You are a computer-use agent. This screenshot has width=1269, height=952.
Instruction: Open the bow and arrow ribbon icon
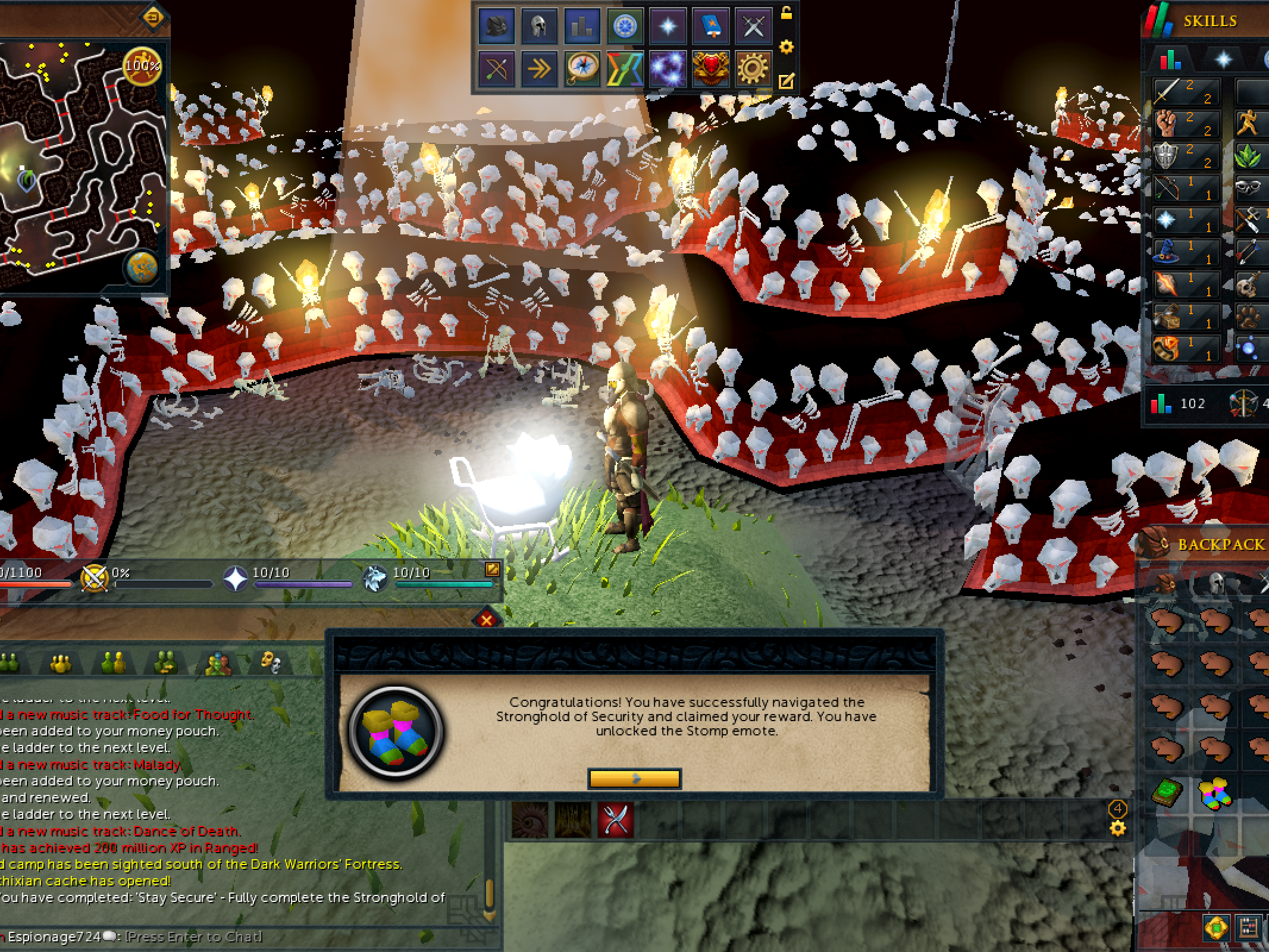click(496, 69)
